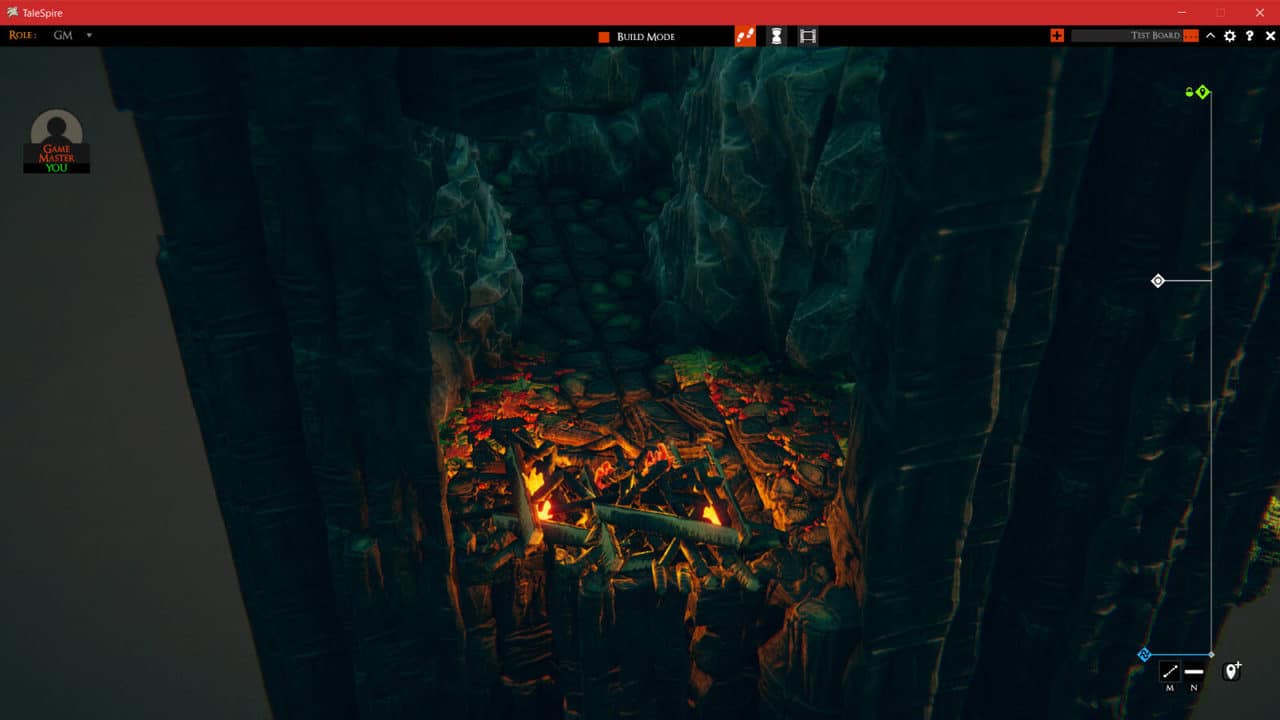Click the orange plus button beside board name
1280x720 pixels.
[1057, 36]
